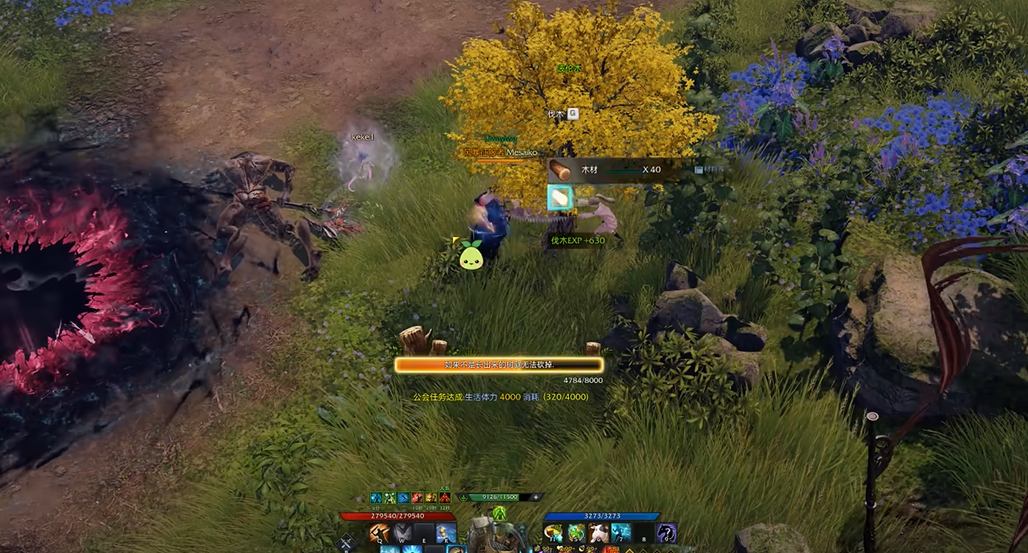The image size is (1028, 553).
Task: Use the food dish quick slot item
Action: [x=554, y=533]
